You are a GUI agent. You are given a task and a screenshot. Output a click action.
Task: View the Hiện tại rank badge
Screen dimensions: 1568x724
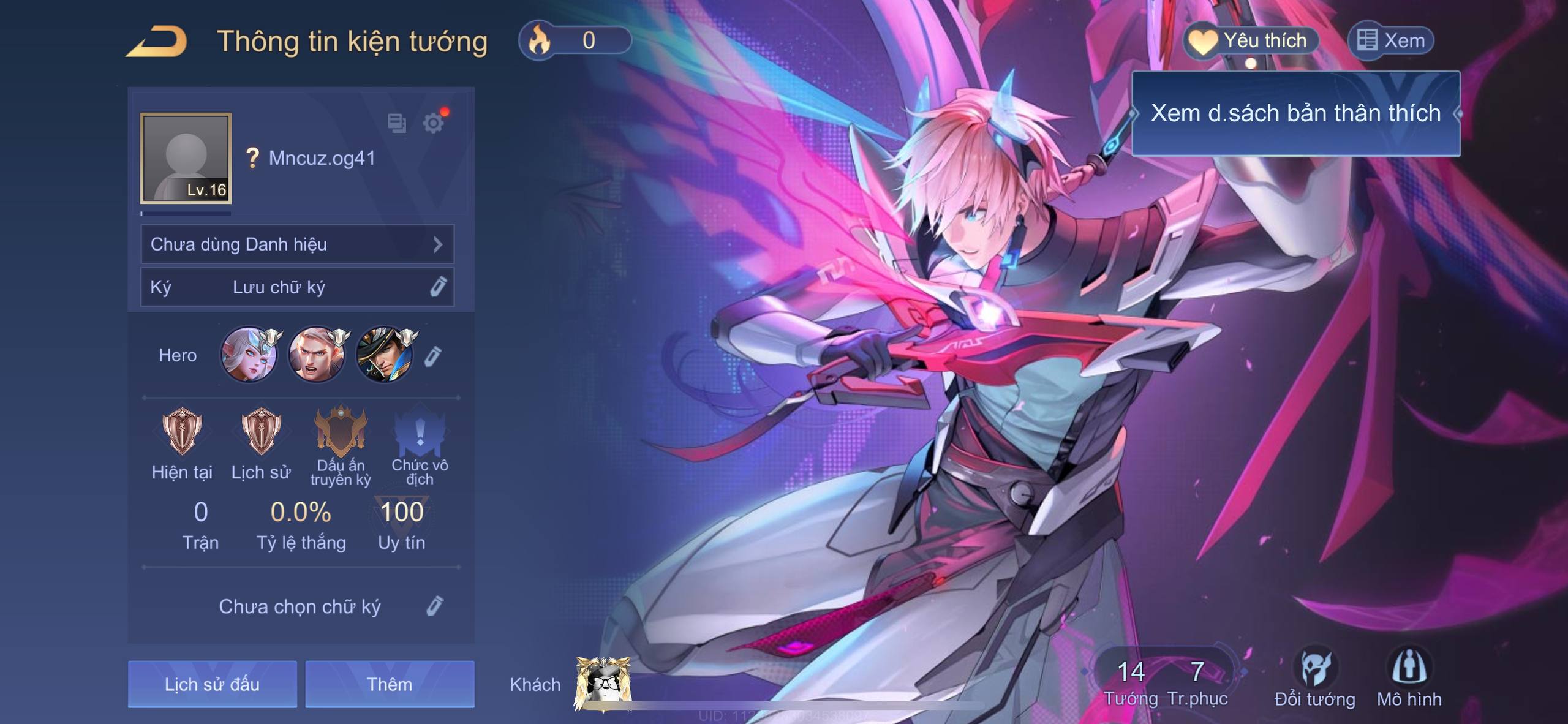tap(182, 431)
